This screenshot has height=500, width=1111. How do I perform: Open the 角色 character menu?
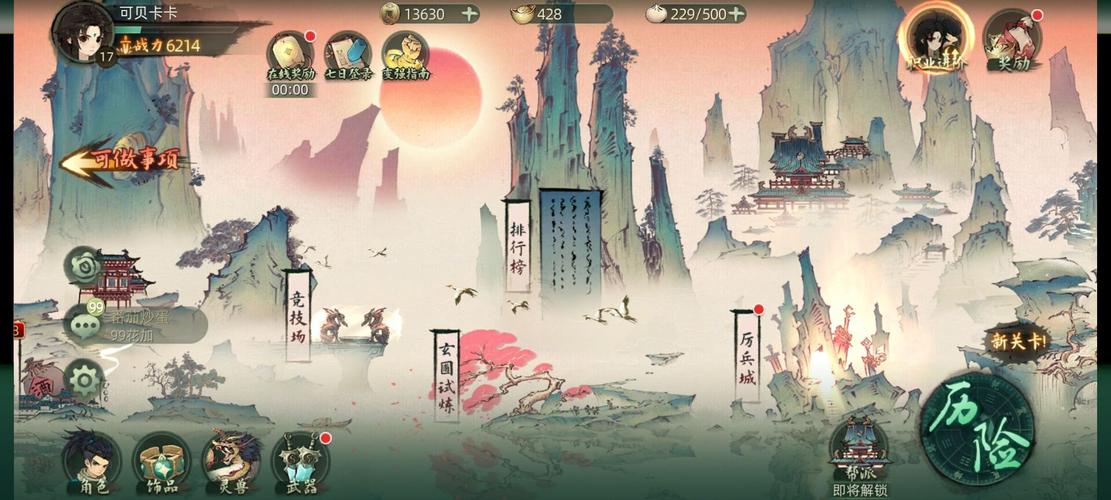[91, 461]
